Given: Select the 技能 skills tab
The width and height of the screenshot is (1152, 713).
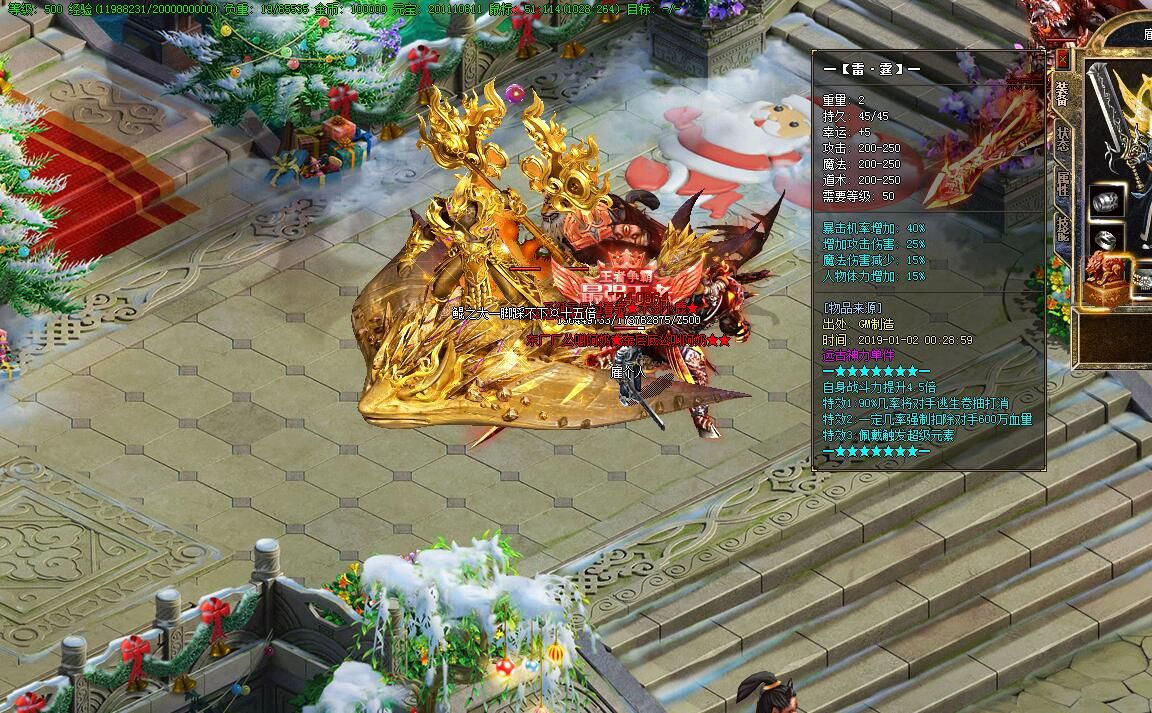Looking at the screenshot, I should click(1062, 231).
